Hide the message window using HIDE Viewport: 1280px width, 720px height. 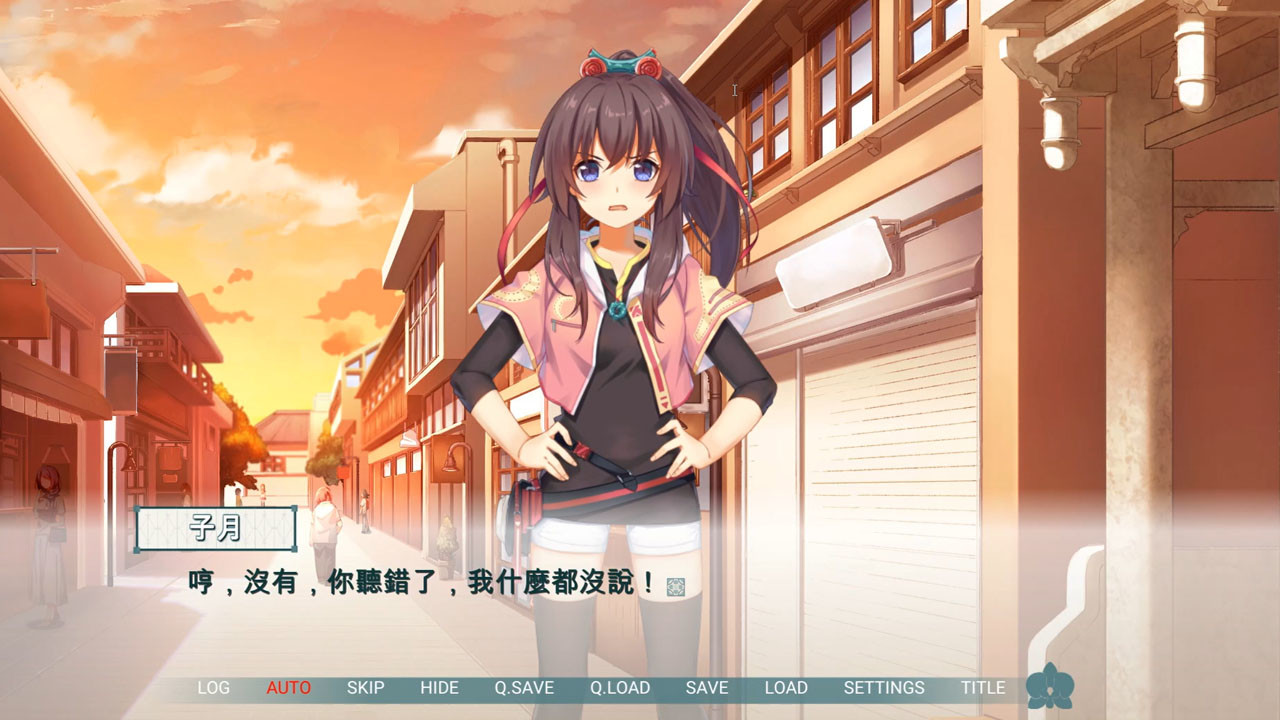click(440, 688)
